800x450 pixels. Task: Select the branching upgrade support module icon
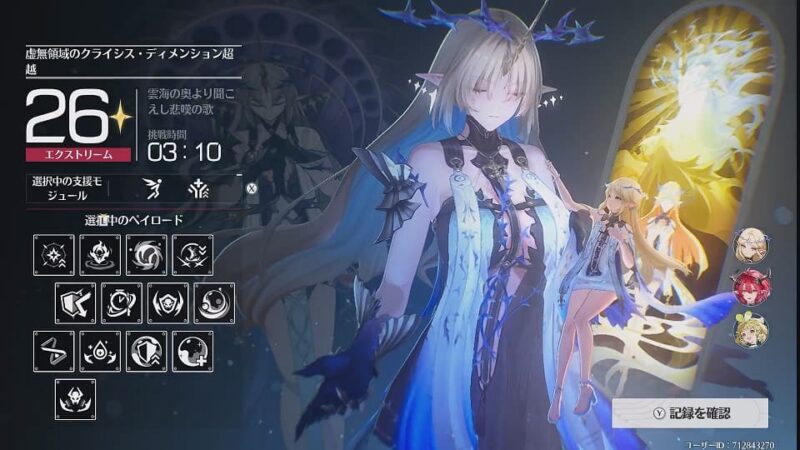tap(196, 186)
